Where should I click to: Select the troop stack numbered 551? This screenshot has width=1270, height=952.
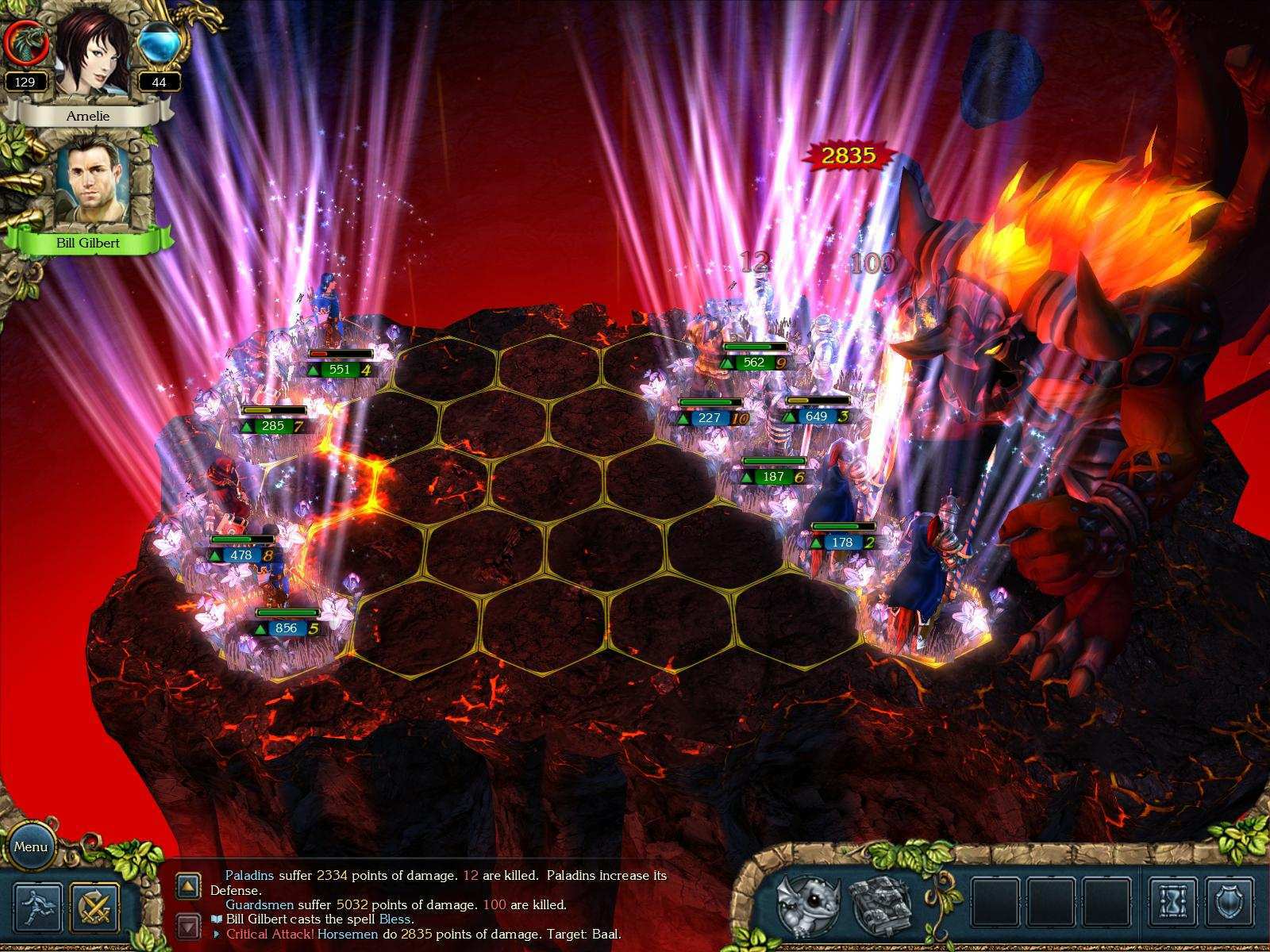point(339,369)
